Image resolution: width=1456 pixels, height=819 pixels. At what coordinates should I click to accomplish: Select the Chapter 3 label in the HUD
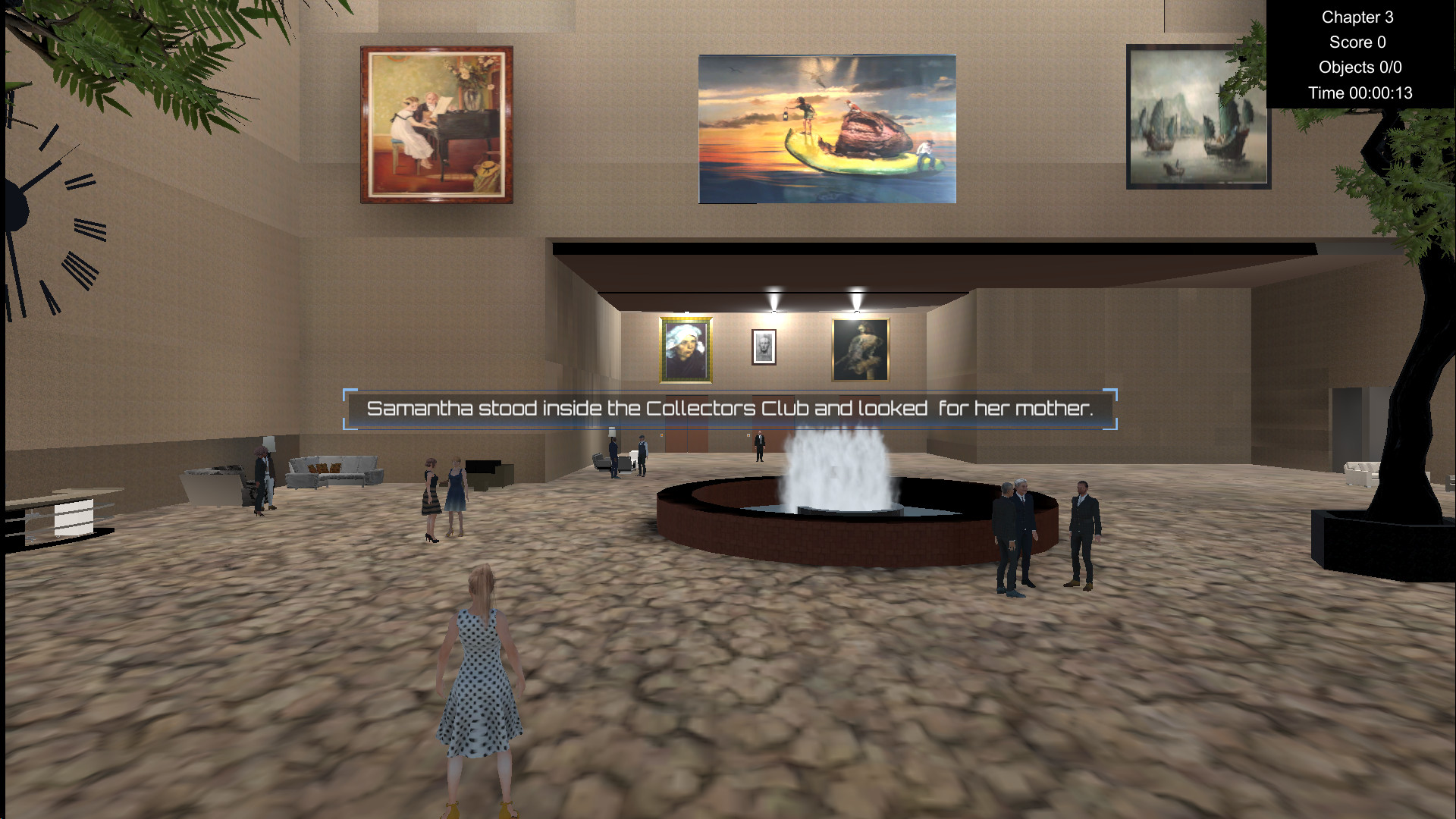(x=1357, y=17)
